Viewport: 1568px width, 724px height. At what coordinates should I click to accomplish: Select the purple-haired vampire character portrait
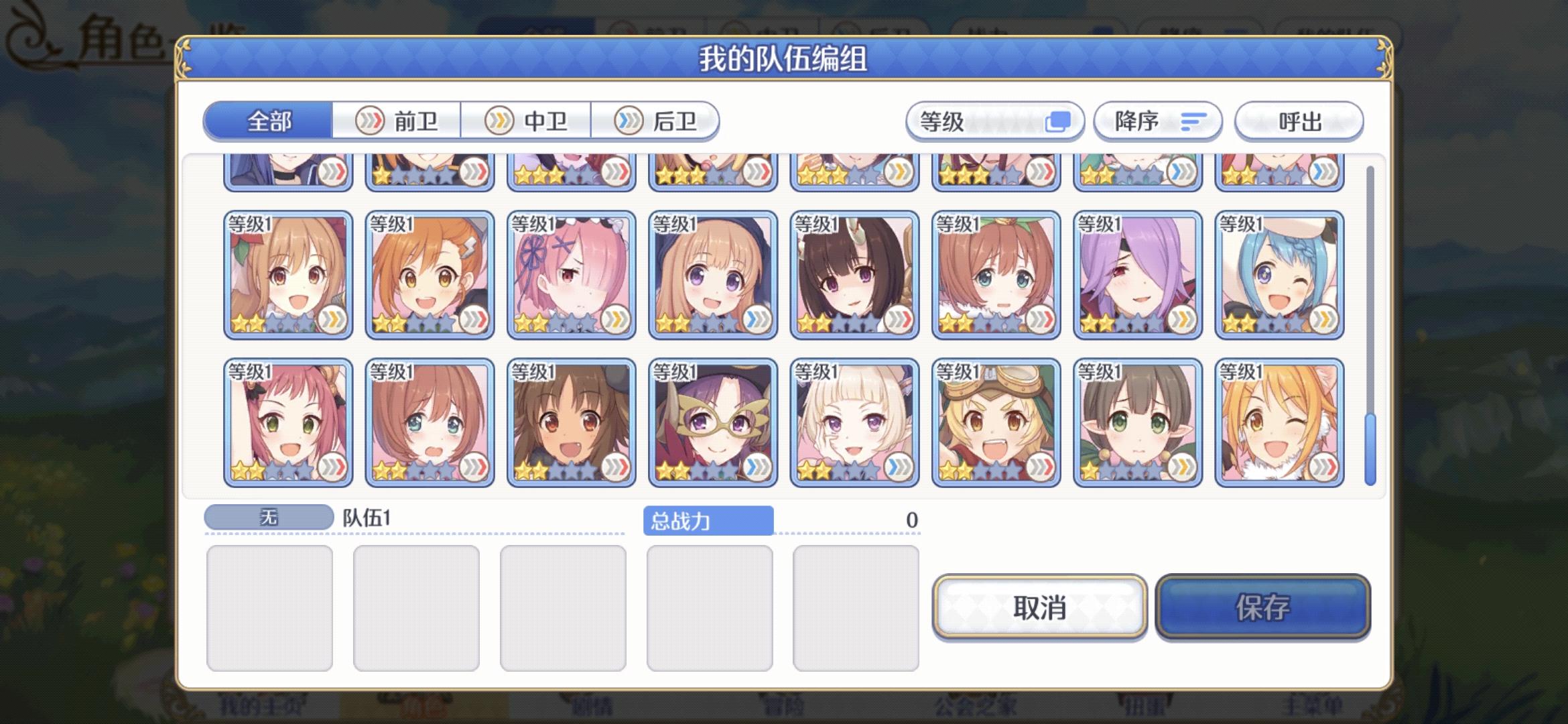tap(1138, 275)
